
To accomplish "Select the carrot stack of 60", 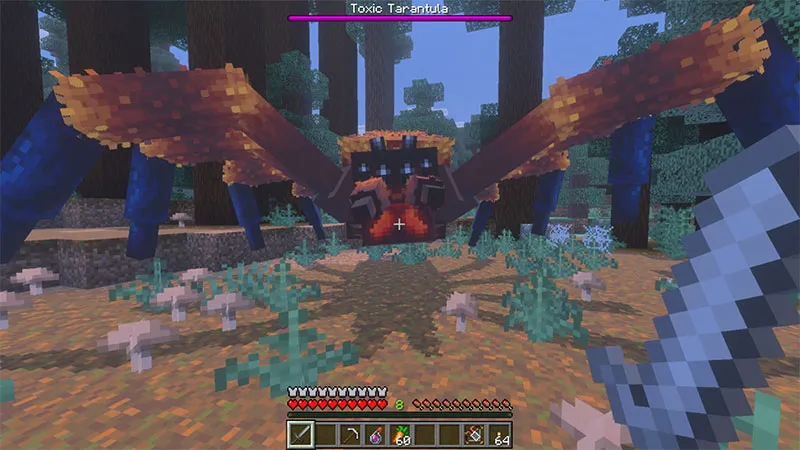I will point(400,434).
